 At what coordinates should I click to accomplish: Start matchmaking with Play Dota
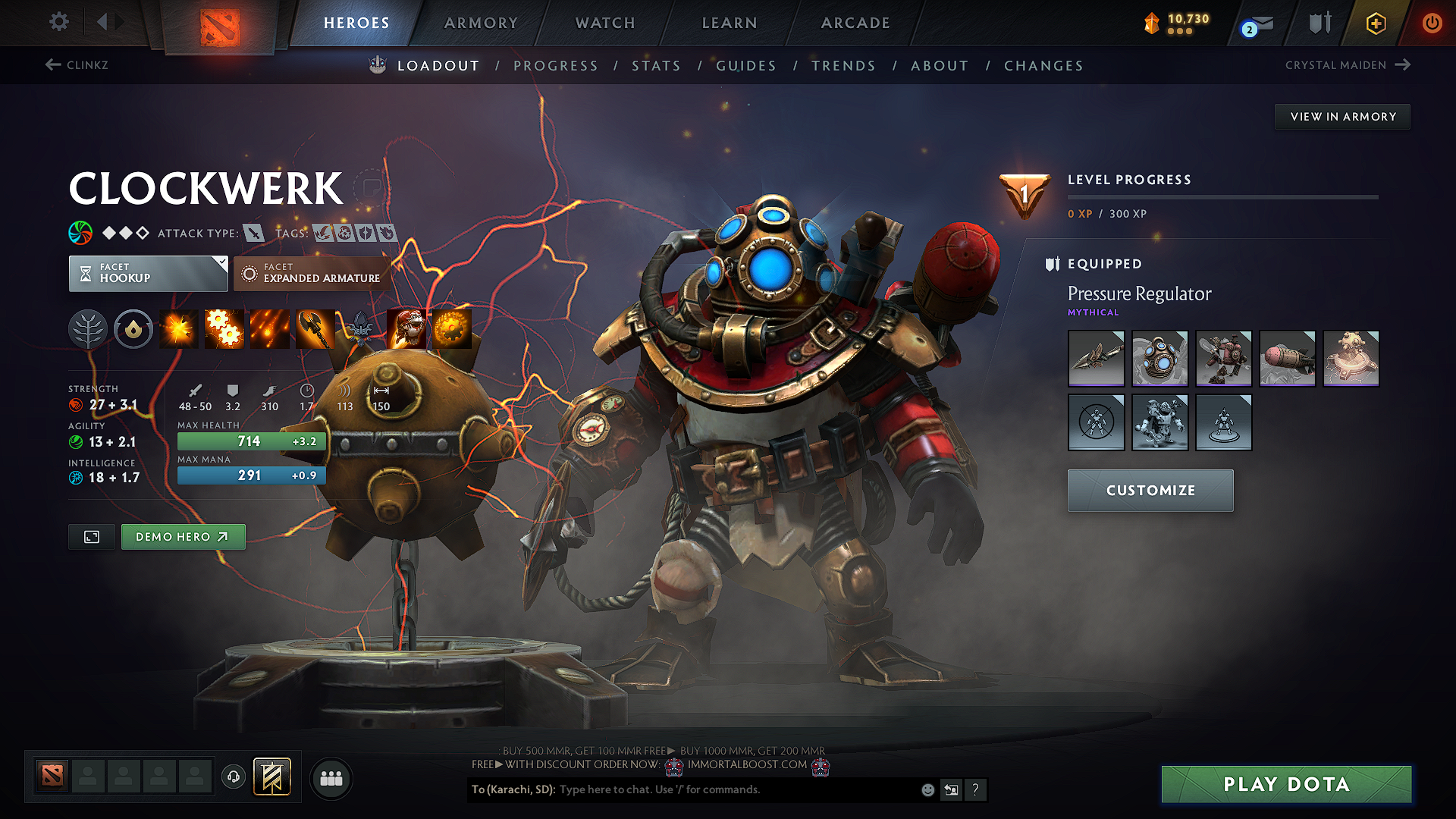coord(1286,784)
